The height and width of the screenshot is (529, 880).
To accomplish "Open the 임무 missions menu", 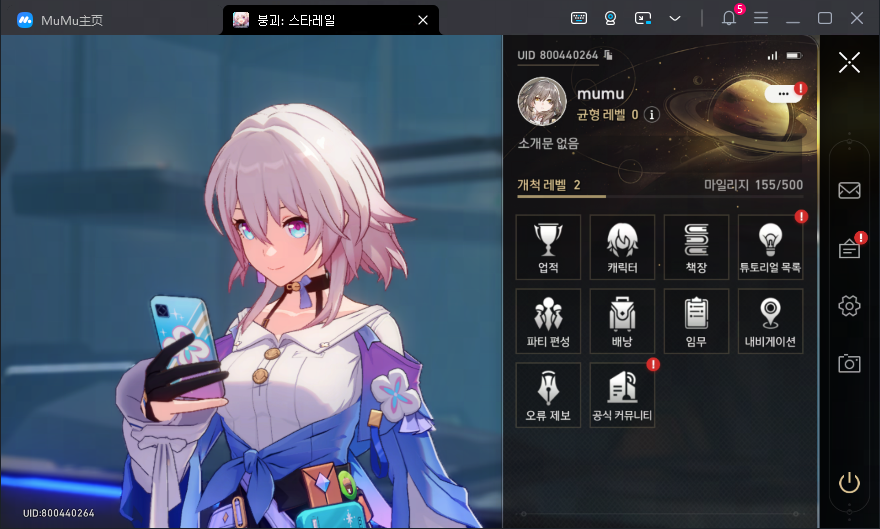I will coord(696,321).
